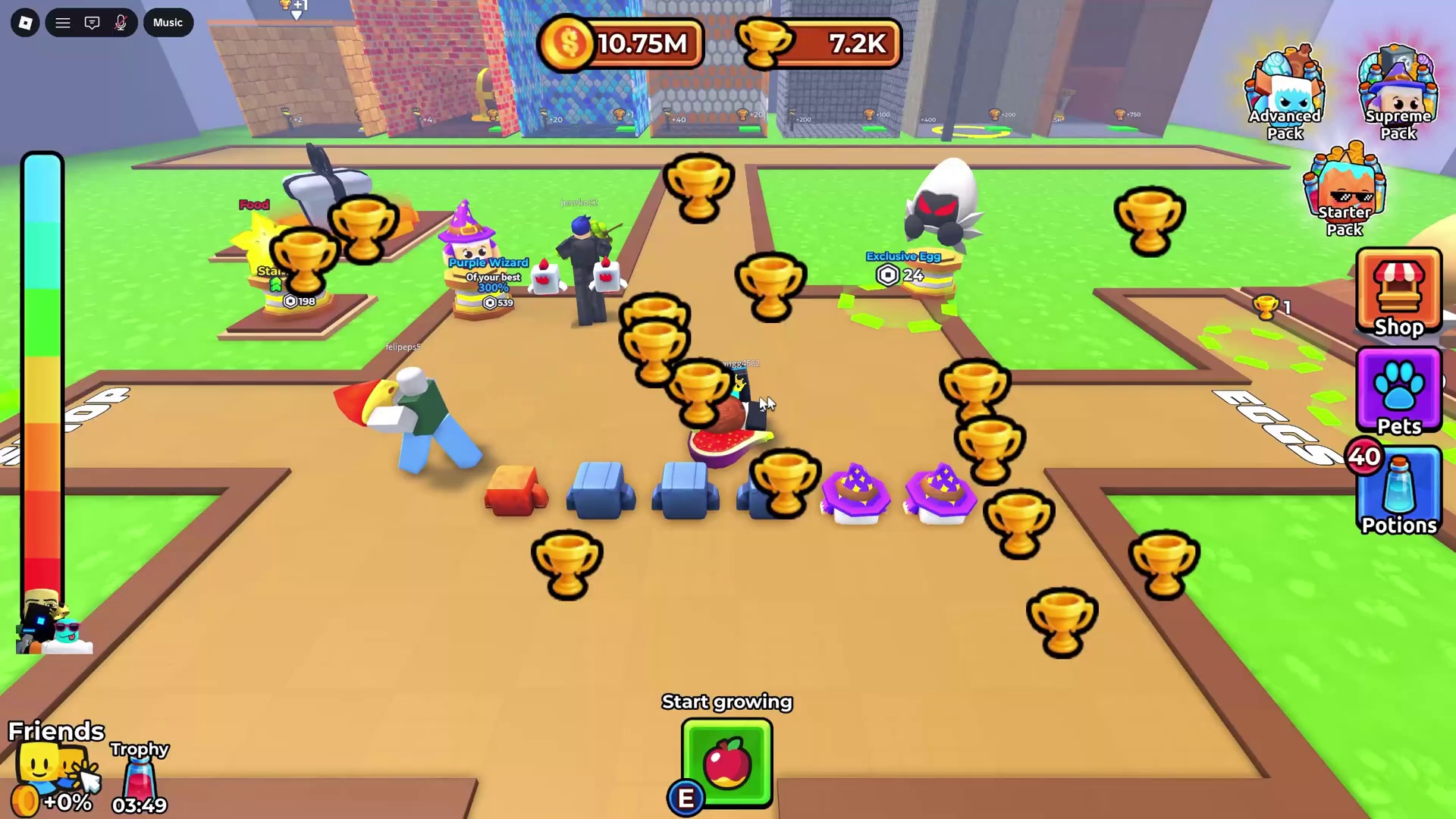The image size is (1456, 819).
Task: Toggle the microphone voice chat
Action: click(121, 23)
